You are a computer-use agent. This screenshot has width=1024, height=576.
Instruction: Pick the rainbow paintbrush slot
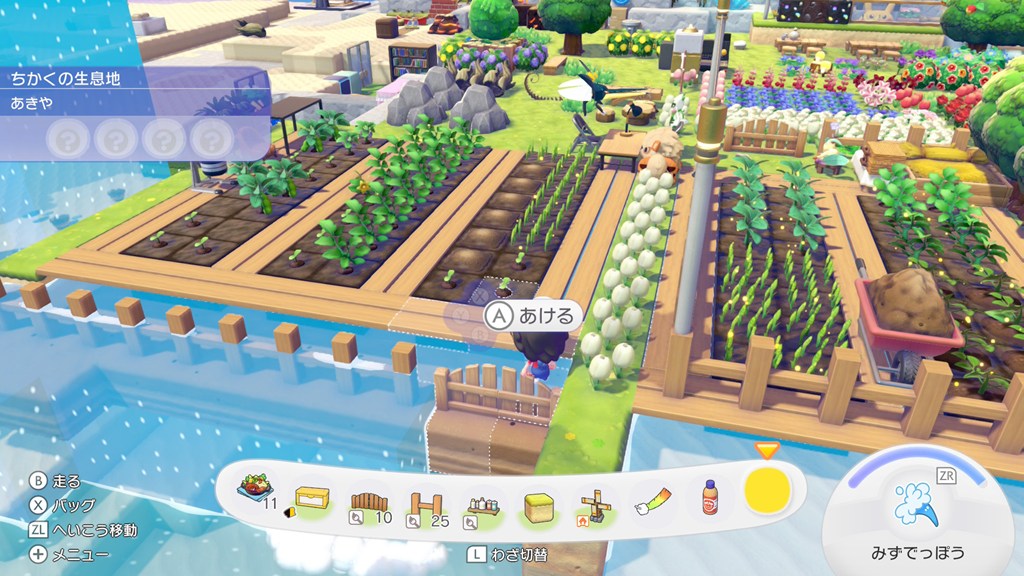[x=653, y=498]
